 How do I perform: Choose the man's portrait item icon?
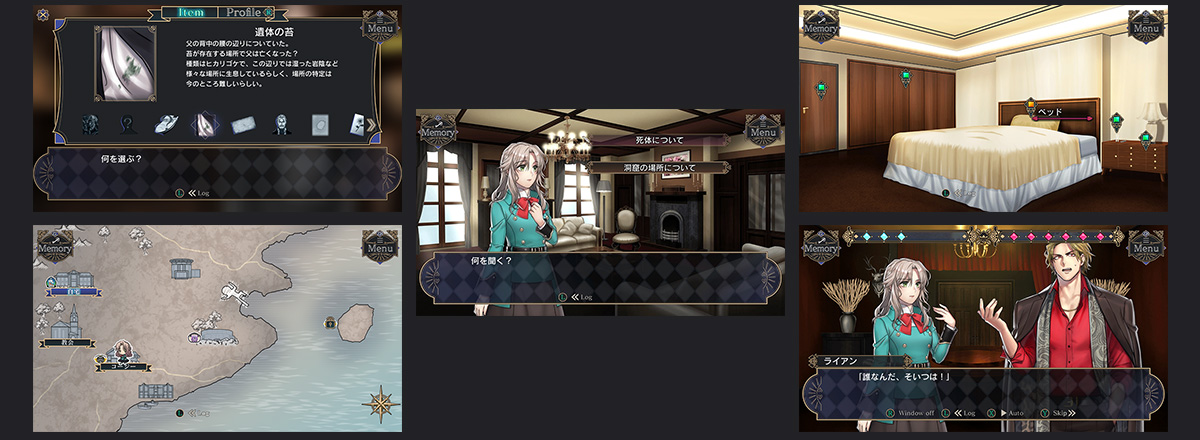coord(281,124)
